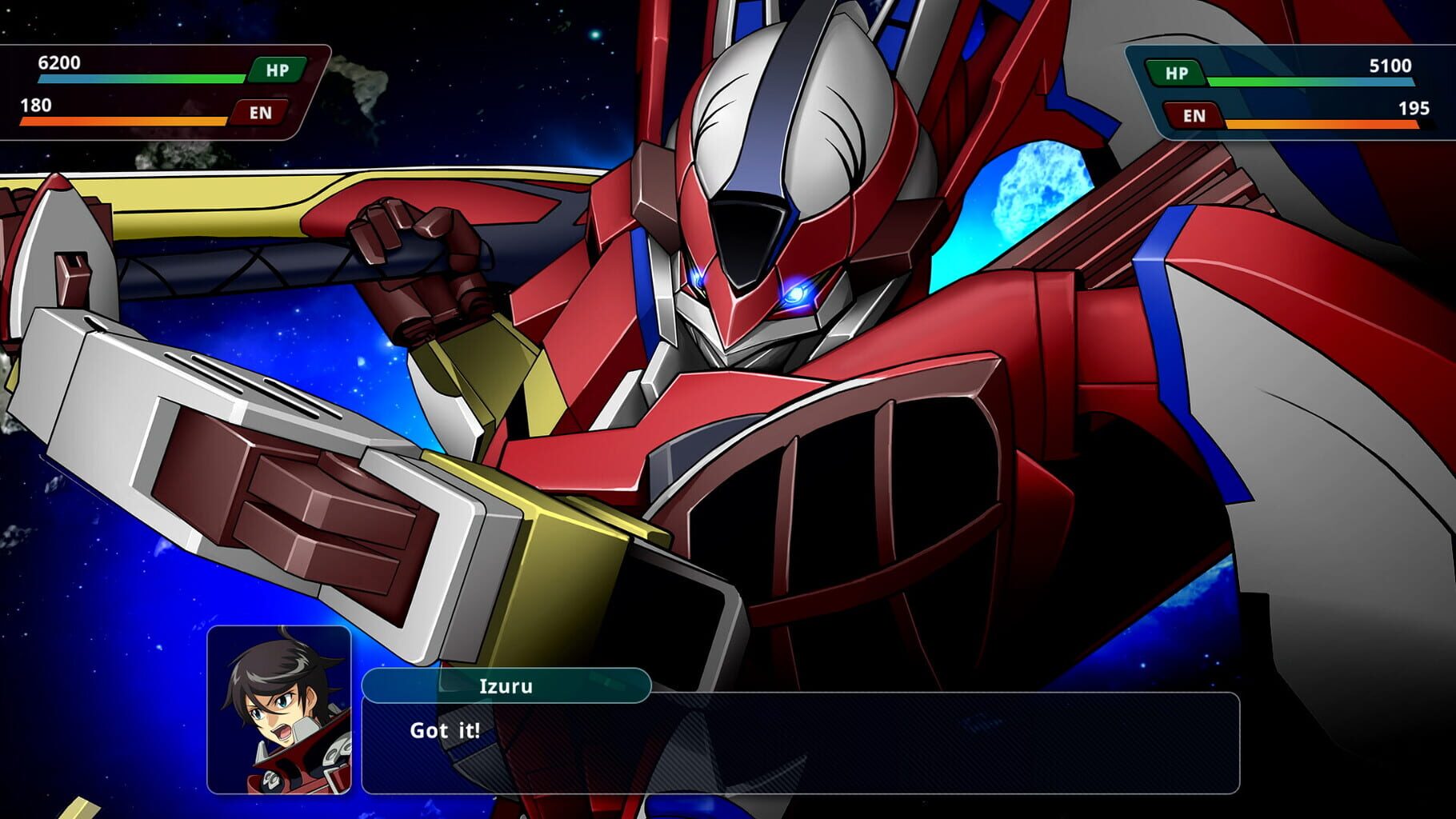Click the ally EN badge icon

(x=261, y=113)
